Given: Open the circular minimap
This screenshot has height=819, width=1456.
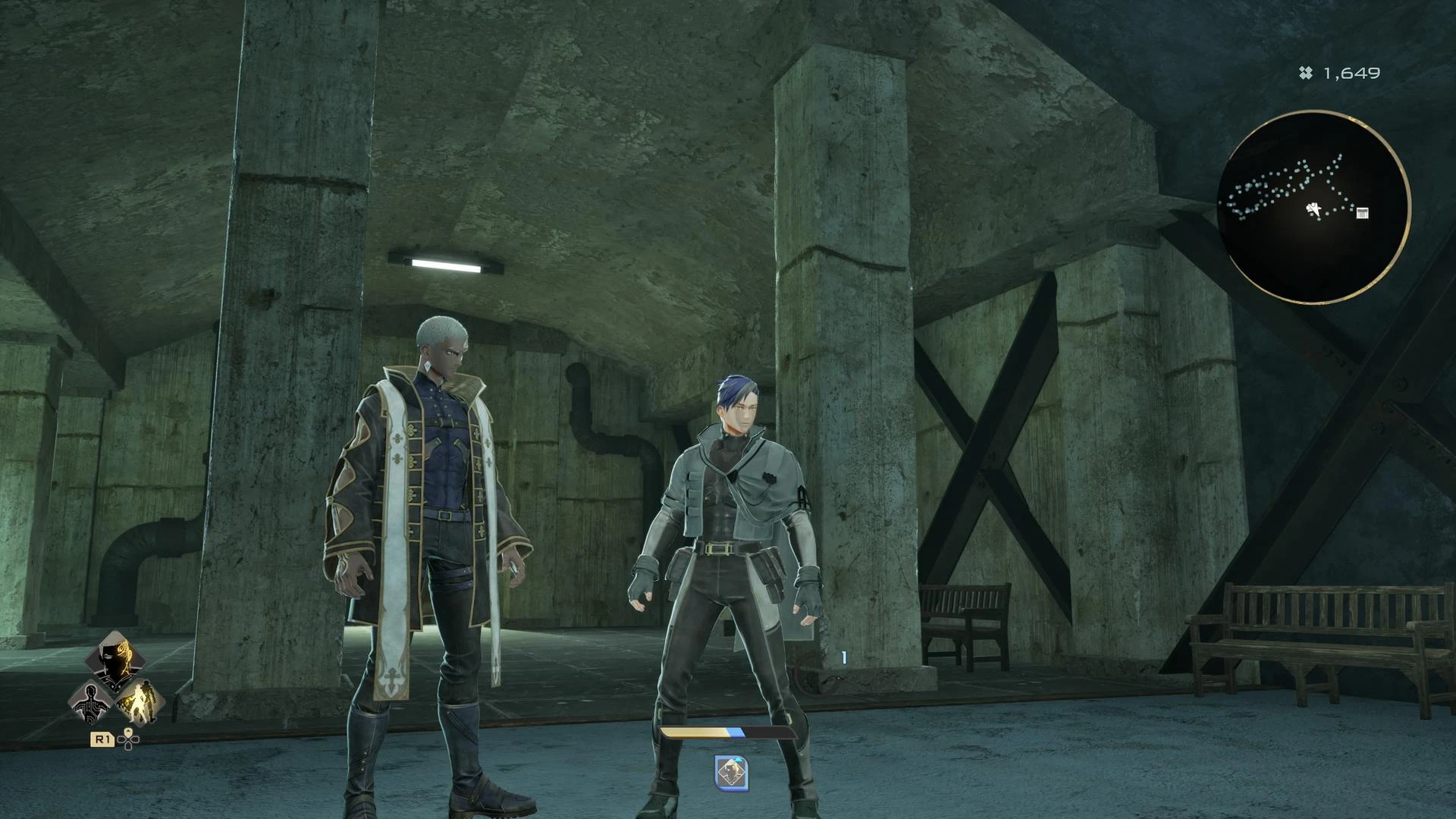Looking at the screenshot, I should tap(1314, 207).
